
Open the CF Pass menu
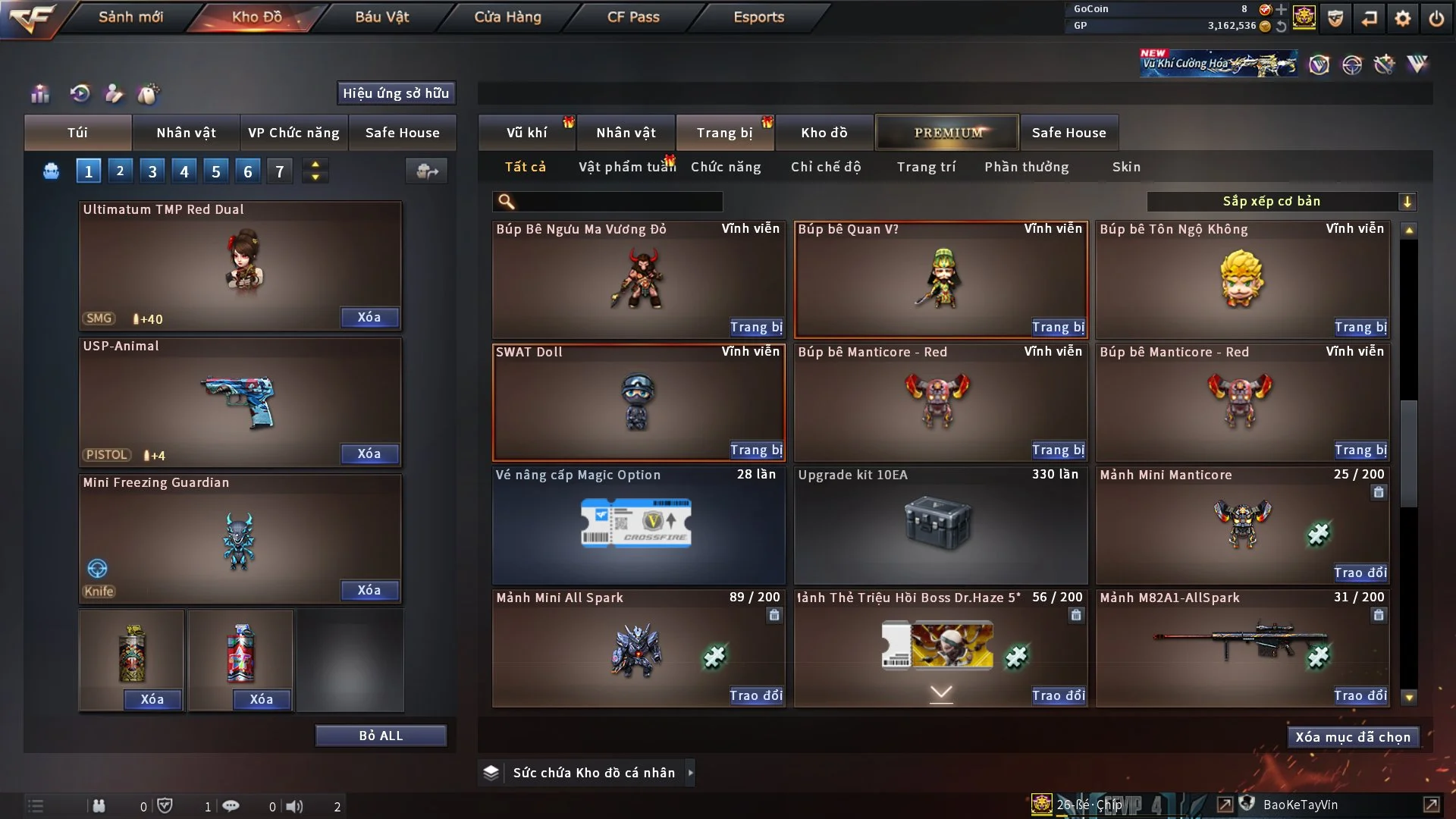point(633,17)
